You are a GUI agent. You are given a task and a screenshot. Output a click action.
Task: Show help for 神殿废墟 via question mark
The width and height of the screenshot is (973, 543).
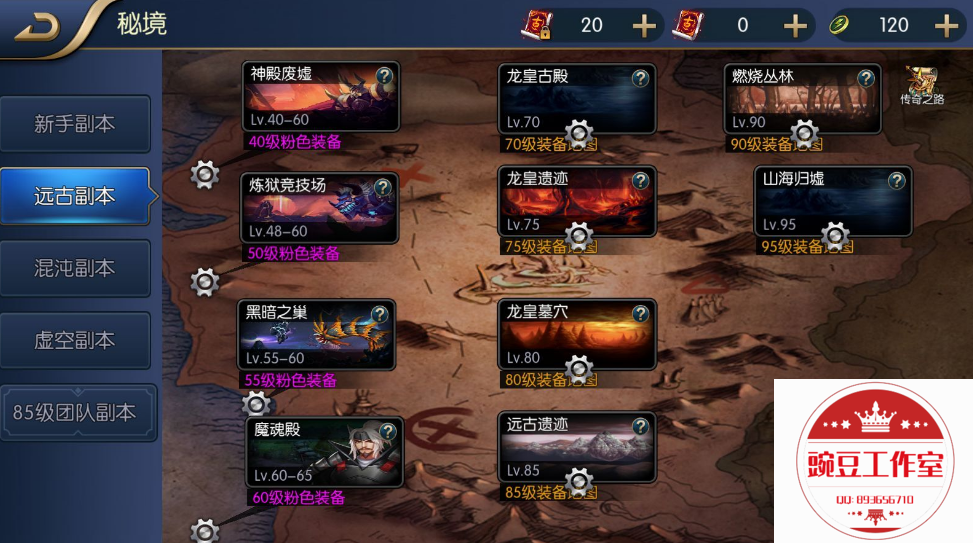click(384, 76)
